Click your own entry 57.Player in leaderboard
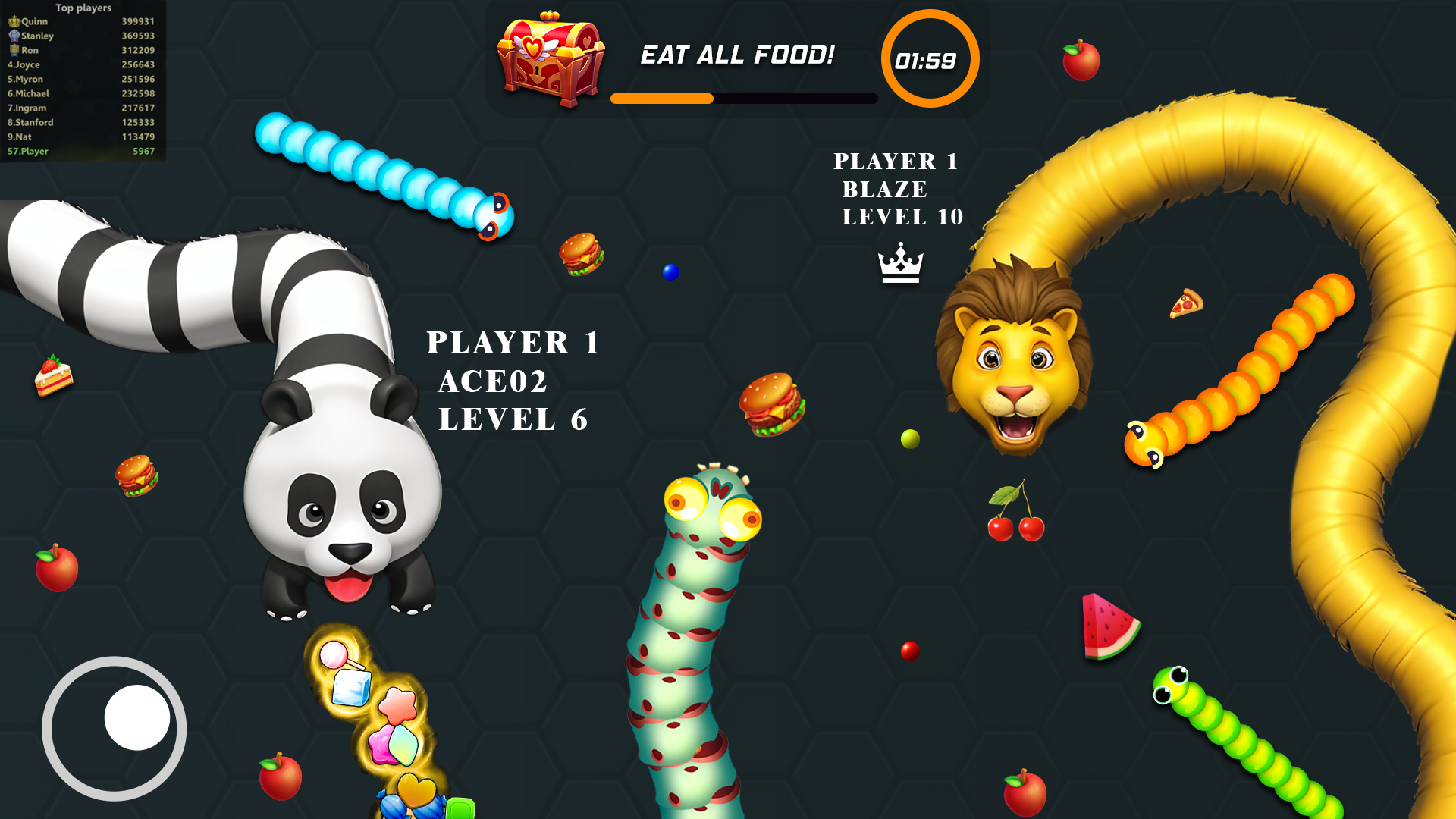Image resolution: width=1456 pixels, height=819 pixels. [x=28, y=151]
